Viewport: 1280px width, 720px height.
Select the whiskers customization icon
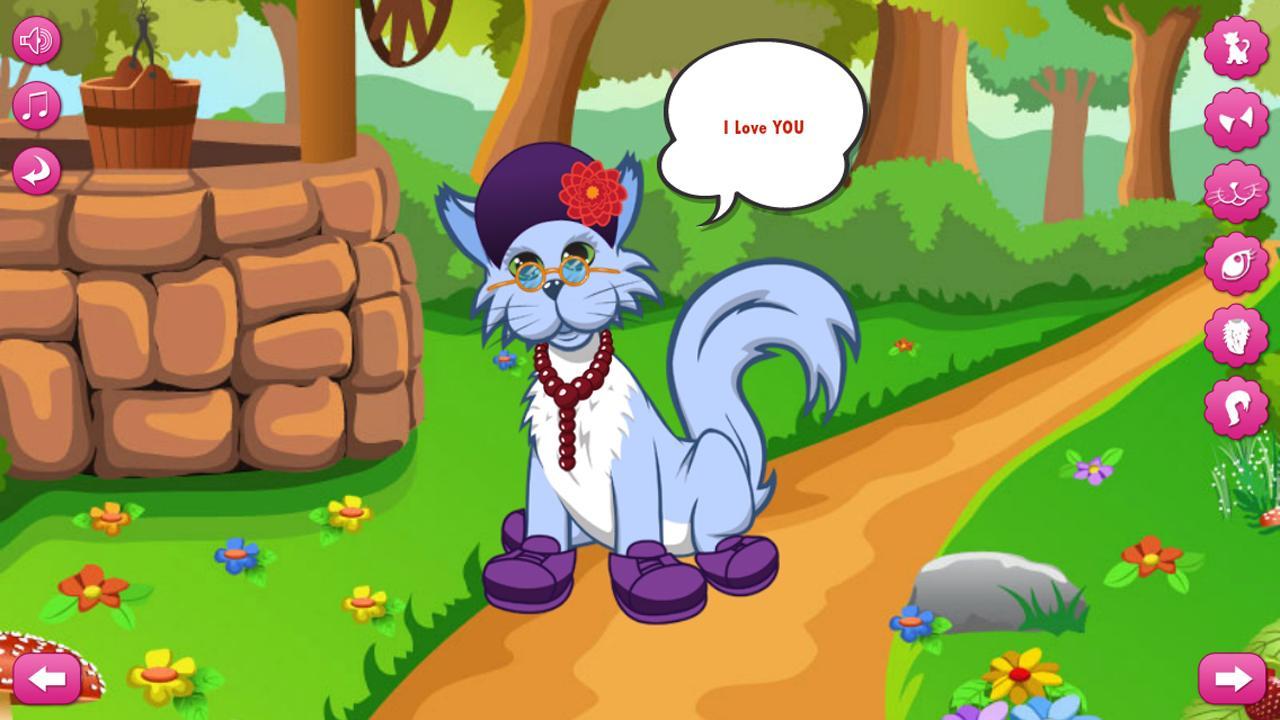1237,190
